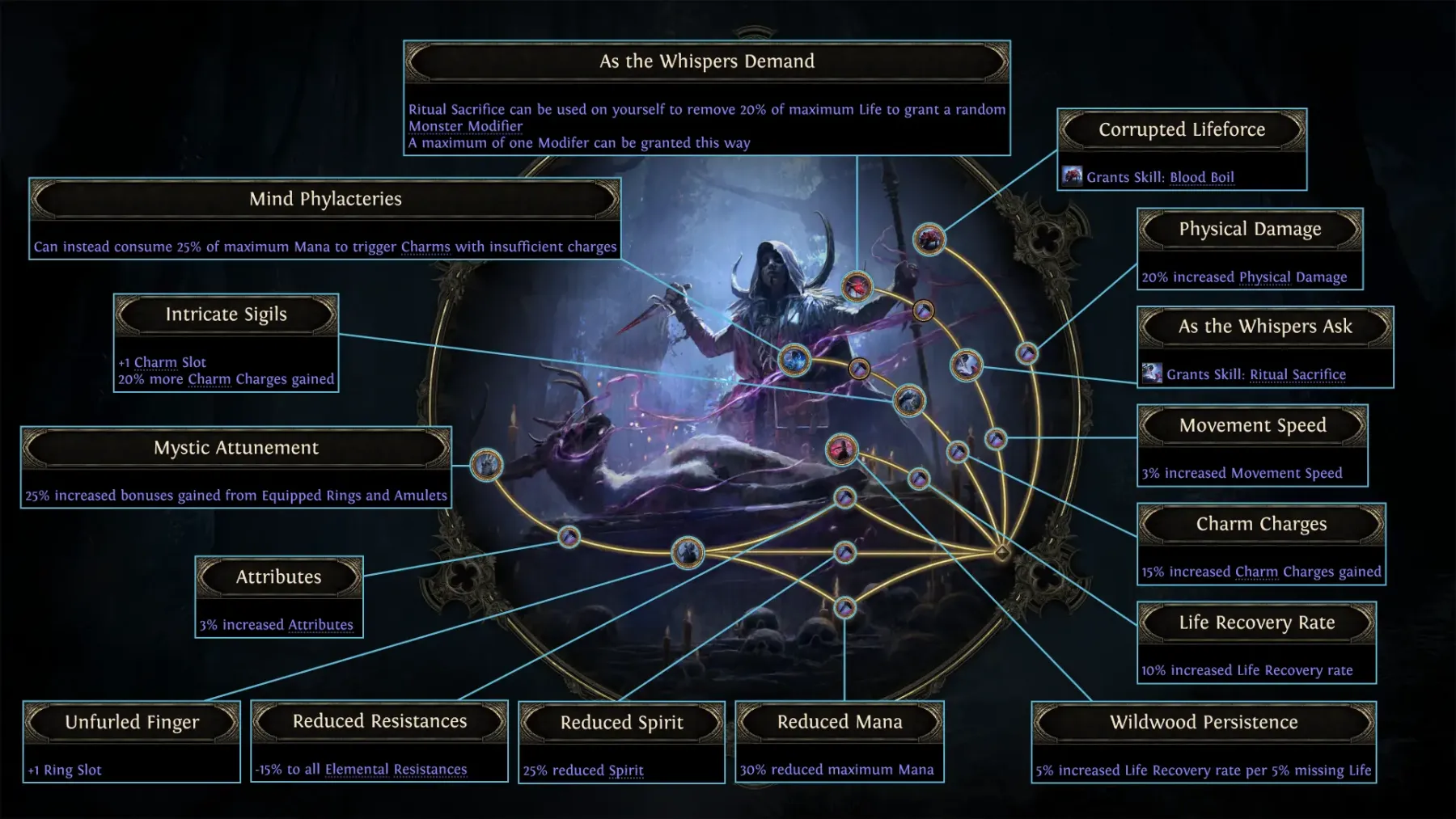Allocate the Intricate Sigils notable node

point(909,400)
